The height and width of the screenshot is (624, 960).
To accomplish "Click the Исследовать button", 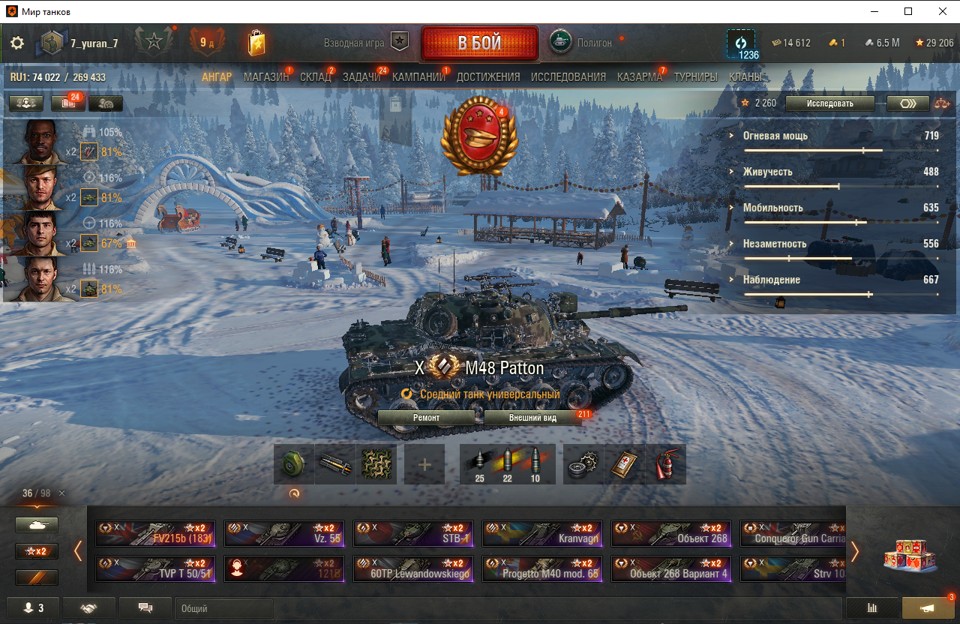I will click(x=829, y=103).
